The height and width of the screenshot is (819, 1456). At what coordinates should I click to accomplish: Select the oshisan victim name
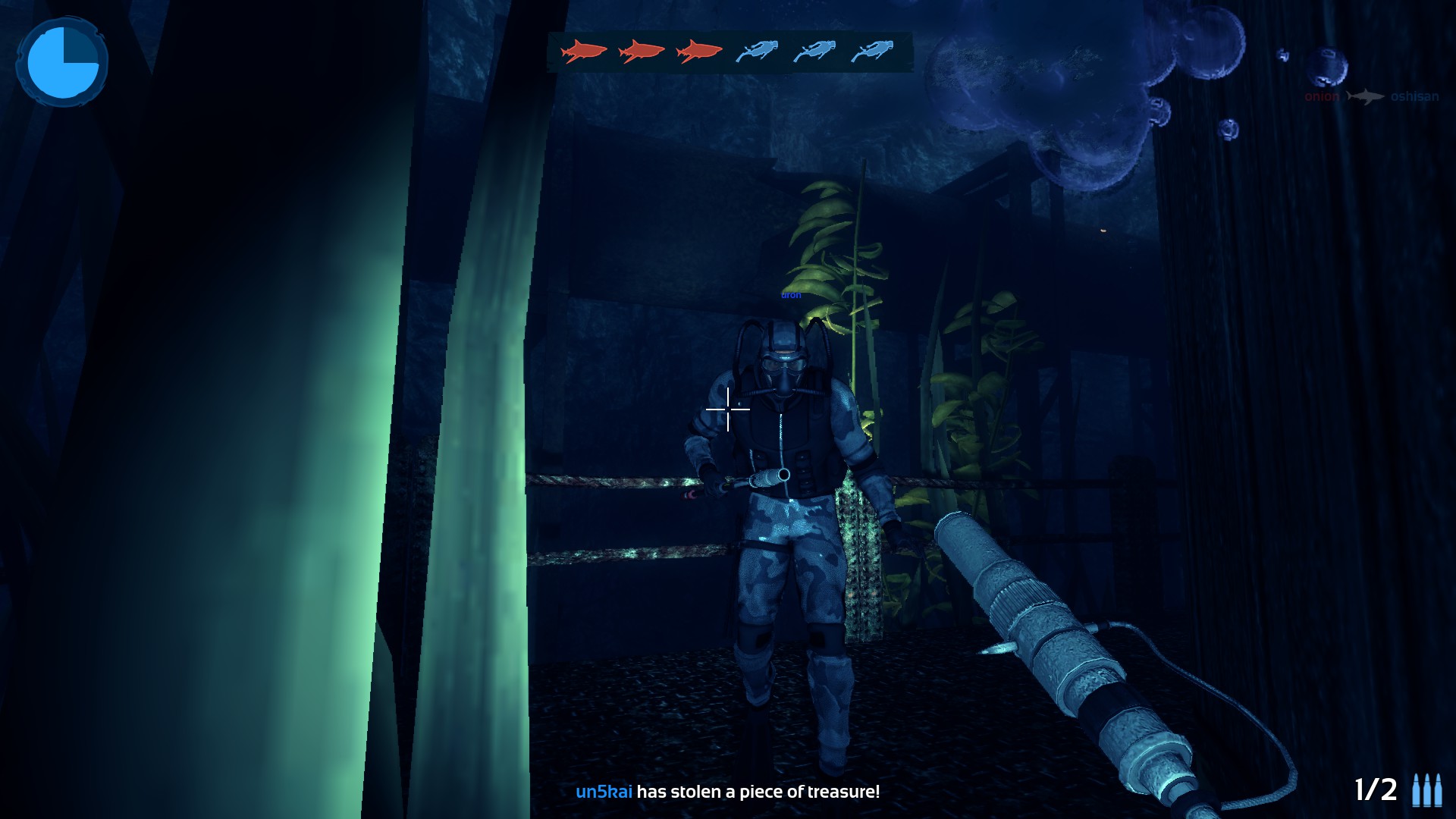[1414, 97]
